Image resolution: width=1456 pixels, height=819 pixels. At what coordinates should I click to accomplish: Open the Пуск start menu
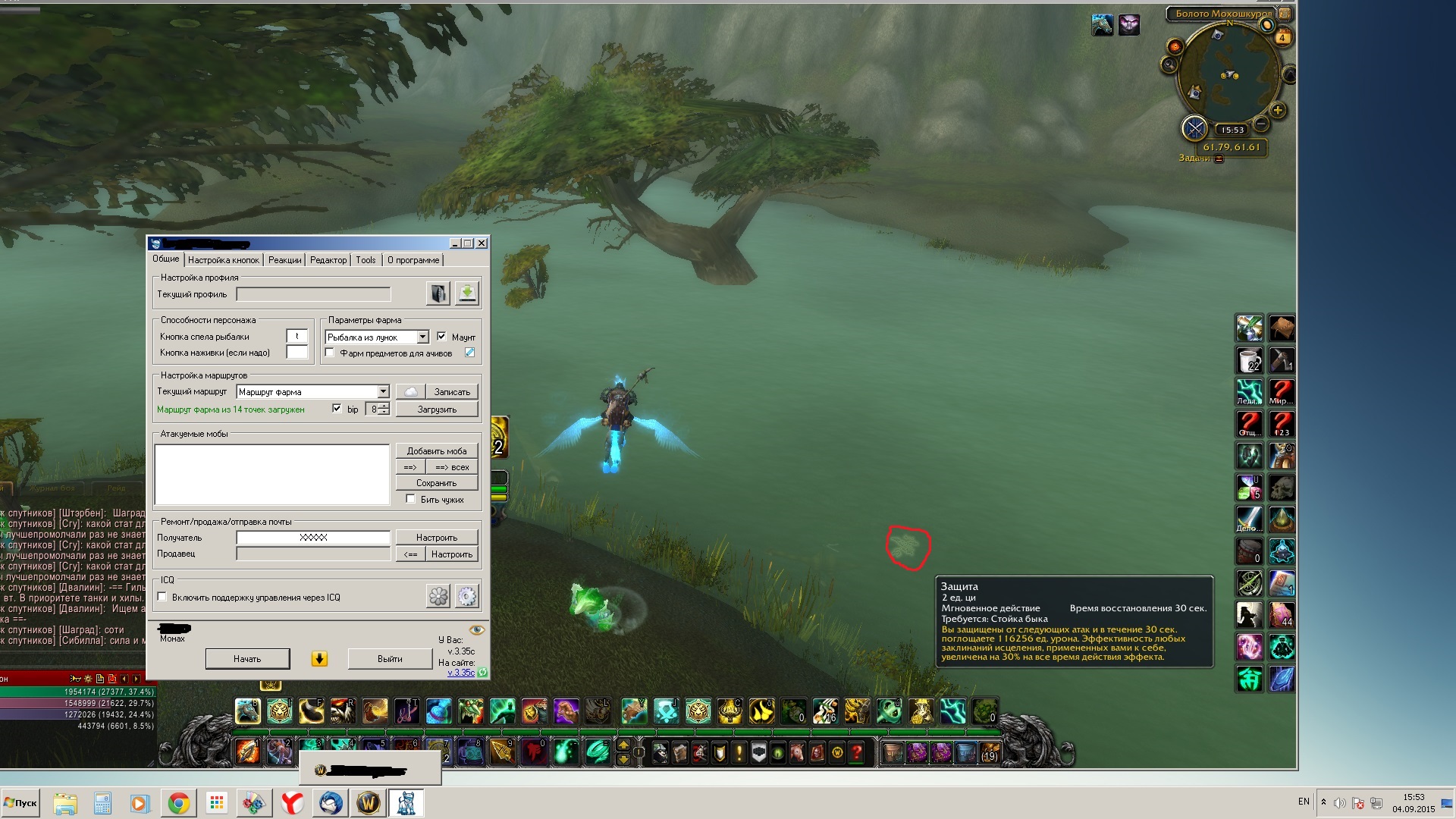coord(20,803)
